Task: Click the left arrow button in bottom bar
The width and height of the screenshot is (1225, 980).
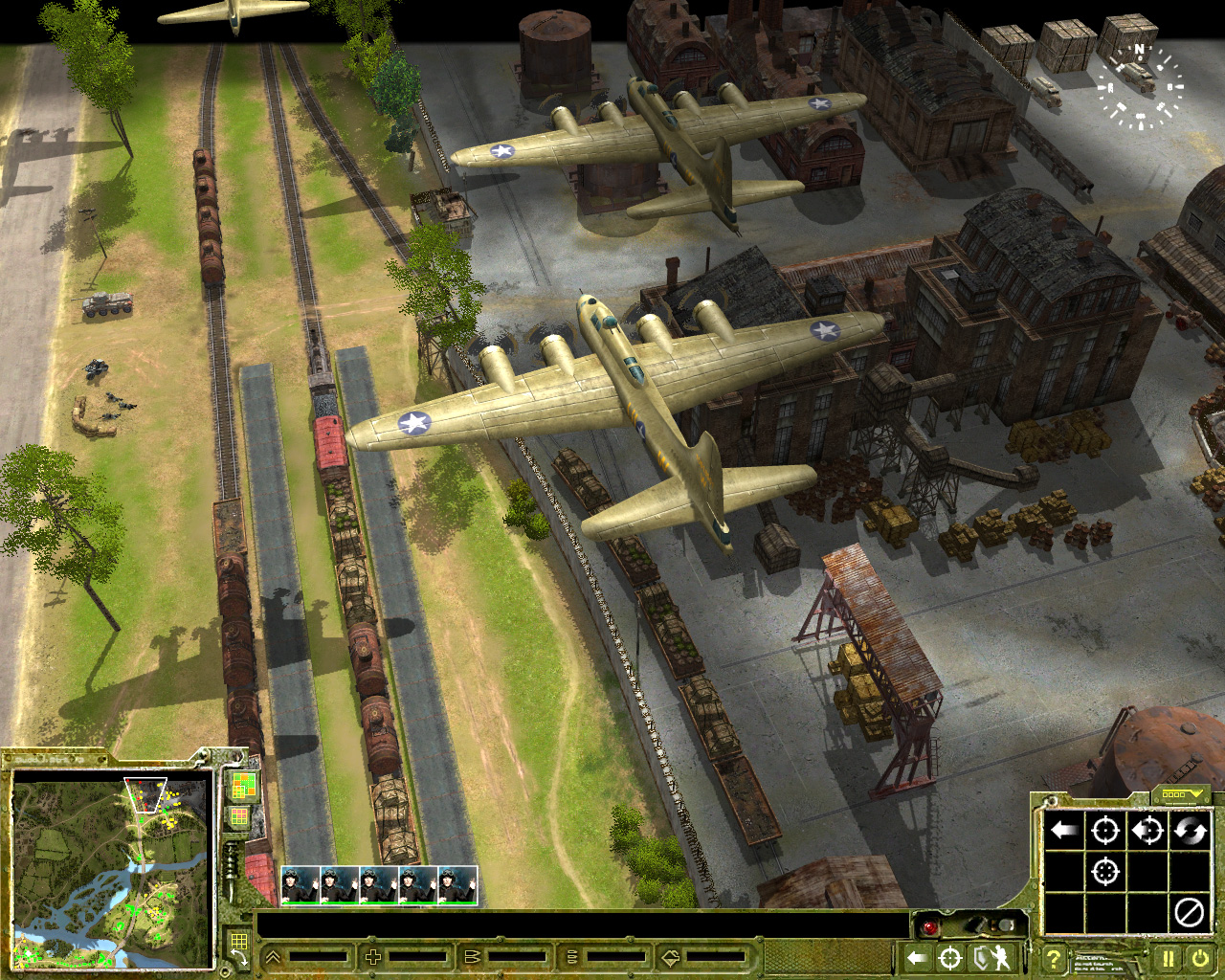Action: pyautogui.click(x=917, y=957)
